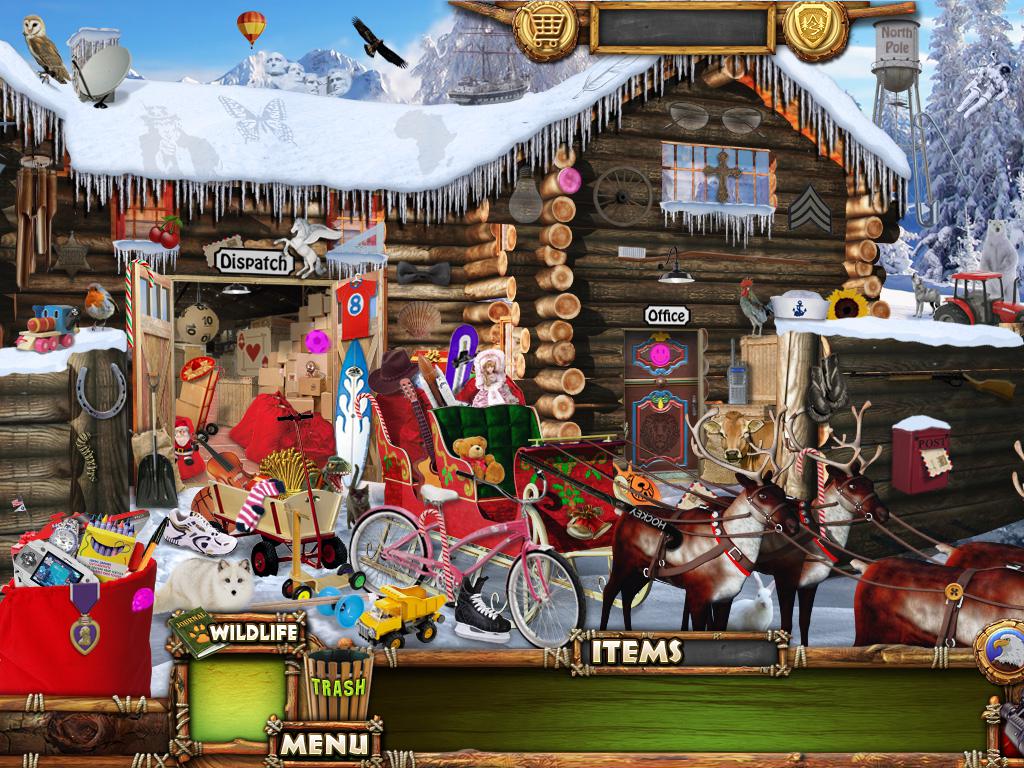Click the green Wildlife display panel
This screenshot has height=768, width=1024.
click(236, 697)
